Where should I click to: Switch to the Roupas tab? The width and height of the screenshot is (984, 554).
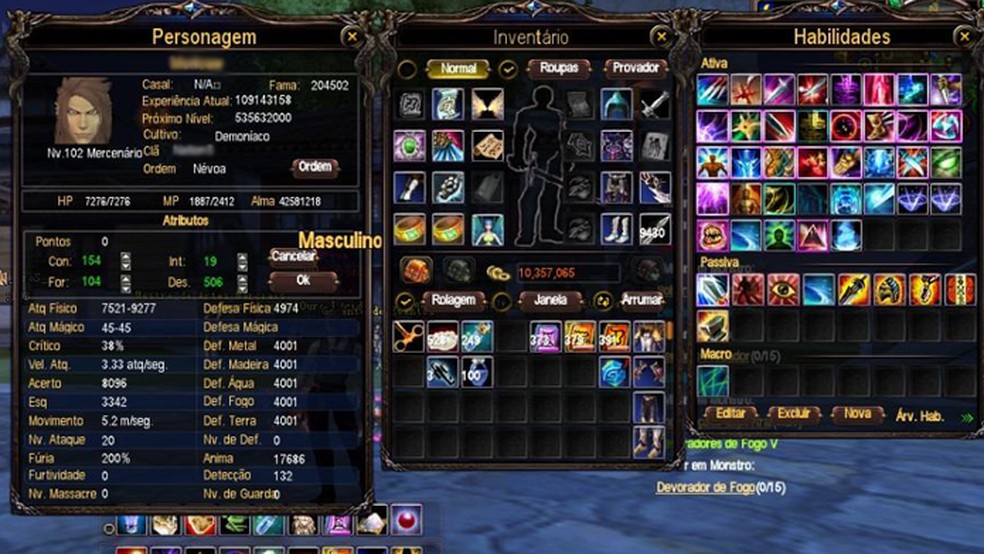click(559, 69)
